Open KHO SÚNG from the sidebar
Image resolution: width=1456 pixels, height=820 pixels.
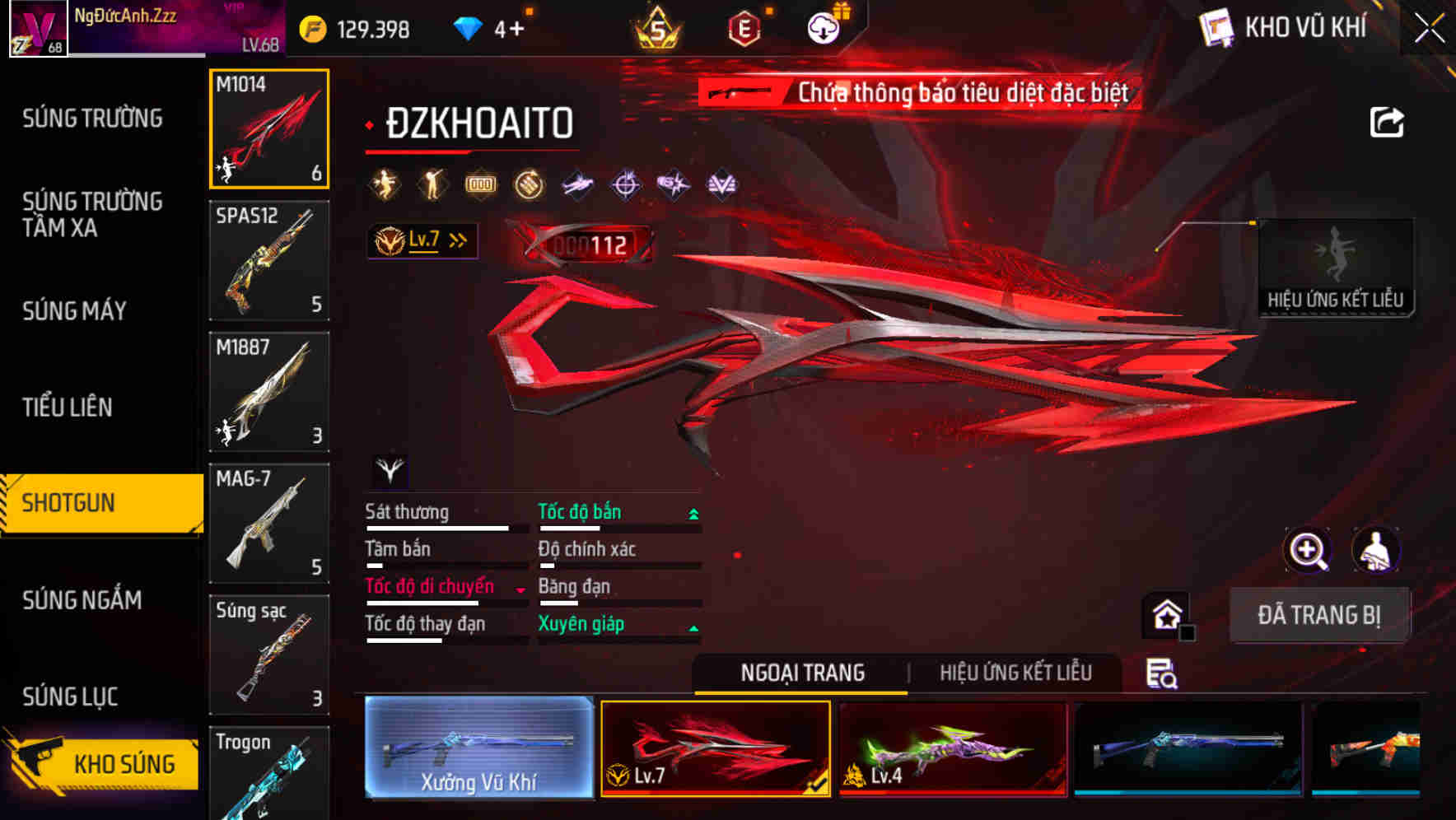(x=124, y=763)
